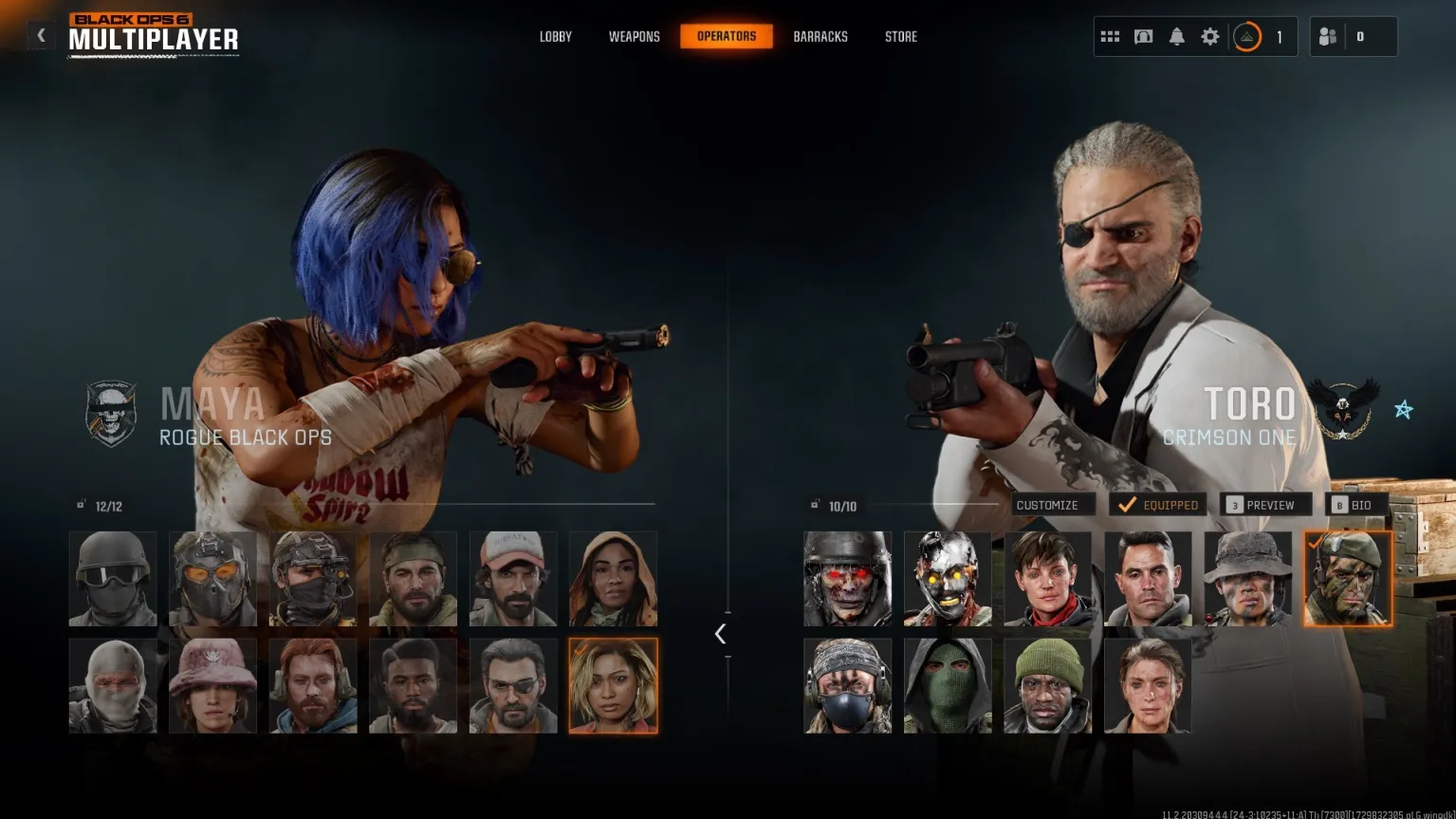Image resolution: width=1456 pixels, height=819 pixels.
Task: Switch to the WEAPONS tab
Action: pyautogui.click(x=634, y=36)
